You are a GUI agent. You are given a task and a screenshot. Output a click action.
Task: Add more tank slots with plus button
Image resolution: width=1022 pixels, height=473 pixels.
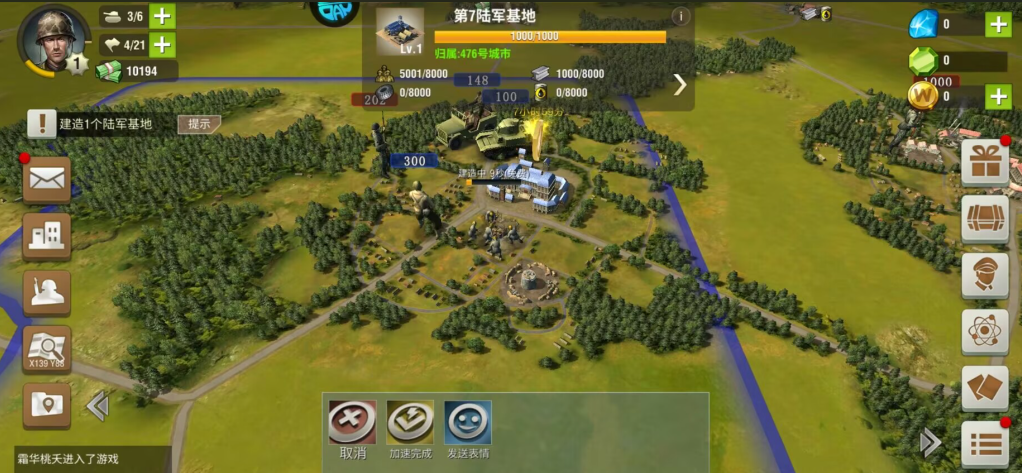[x=162, y=16]
